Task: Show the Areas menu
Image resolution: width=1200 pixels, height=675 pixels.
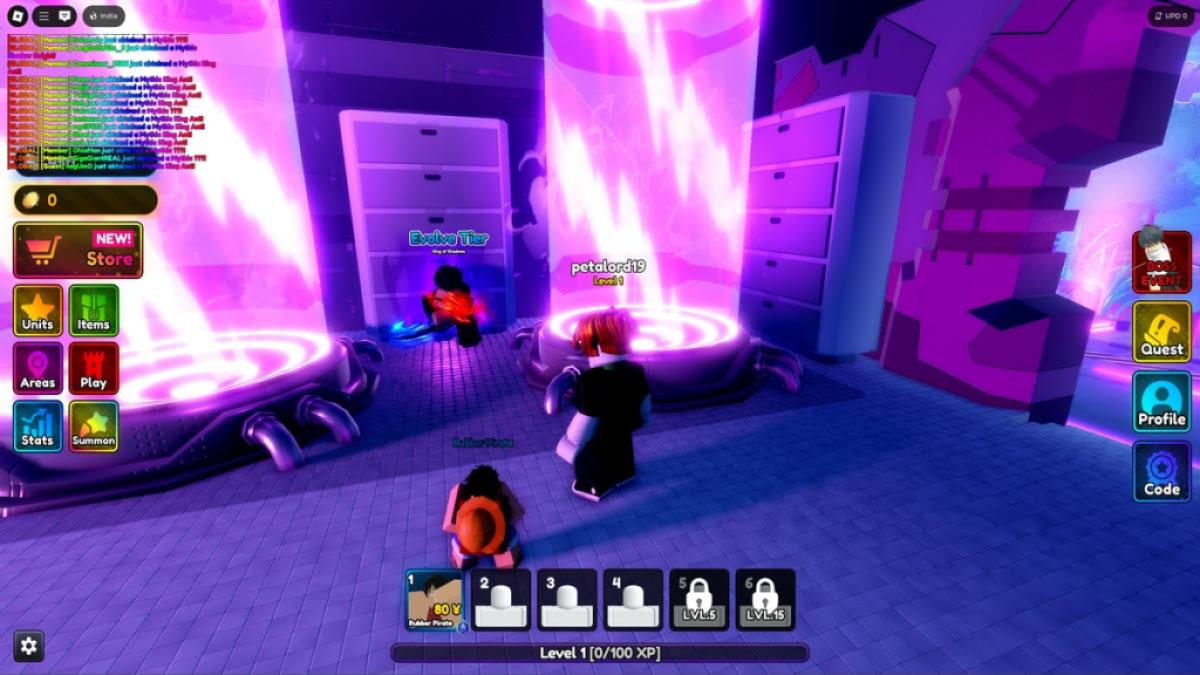Action: point(38,369)
